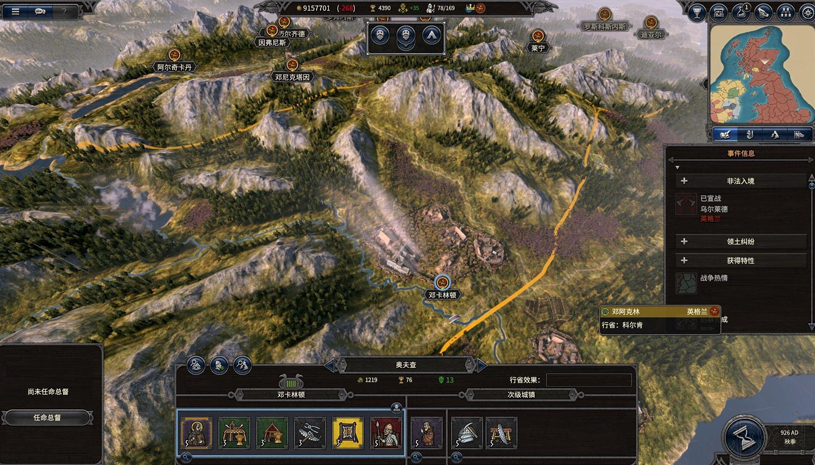This screenshot has height=465, width=815.
Task: Click the 任命总督 appoint governor button
Action: (51, 417)
